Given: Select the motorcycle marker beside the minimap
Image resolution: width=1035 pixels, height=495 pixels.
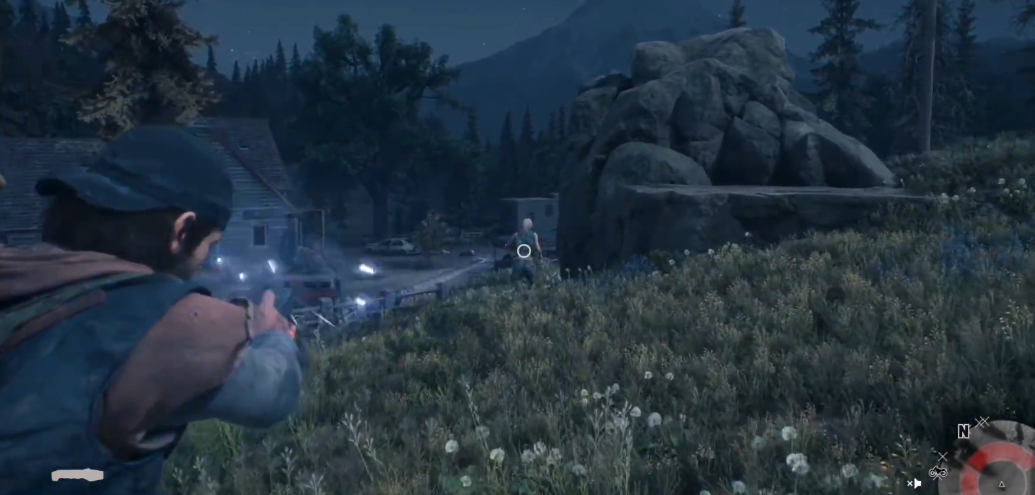Looking at the screenshot, I should coord(938,472).
